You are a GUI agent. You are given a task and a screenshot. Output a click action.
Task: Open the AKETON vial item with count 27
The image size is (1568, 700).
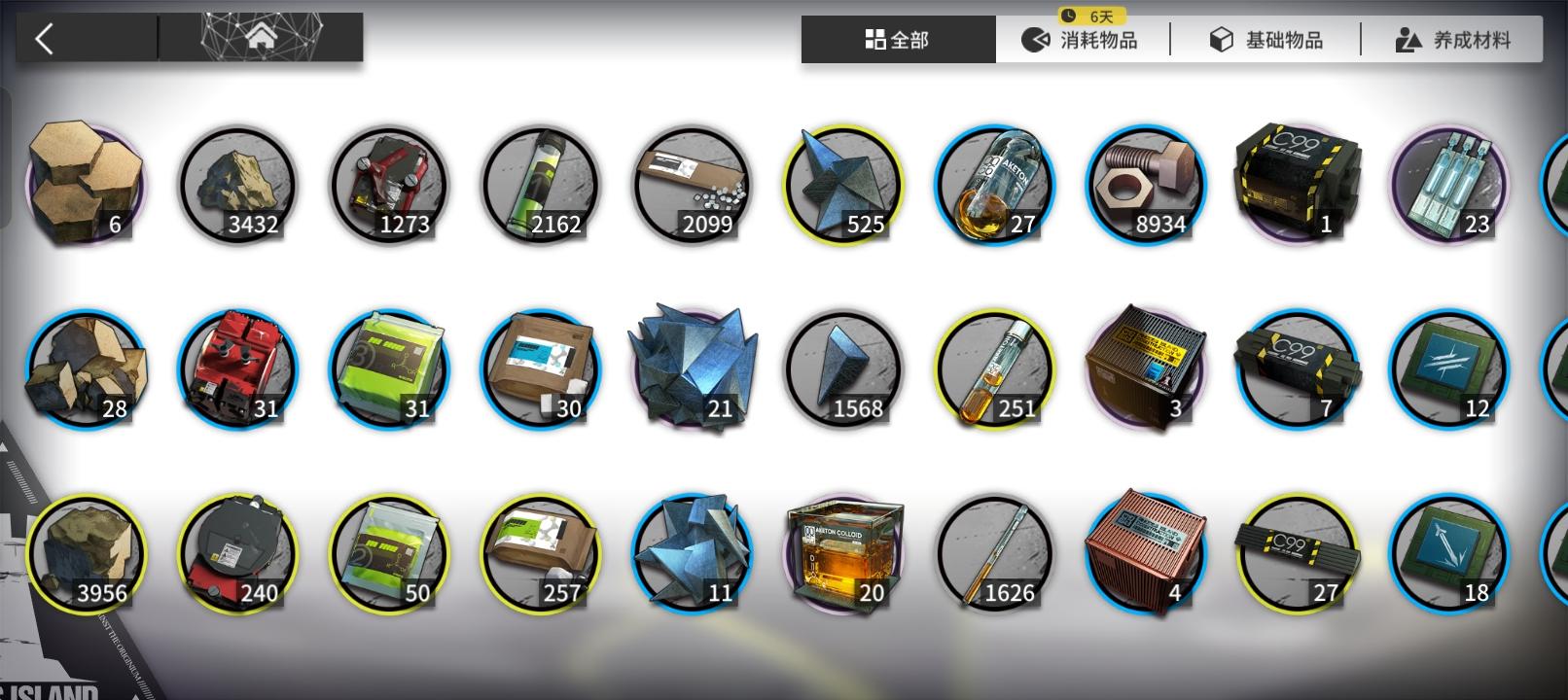[994, 185]
